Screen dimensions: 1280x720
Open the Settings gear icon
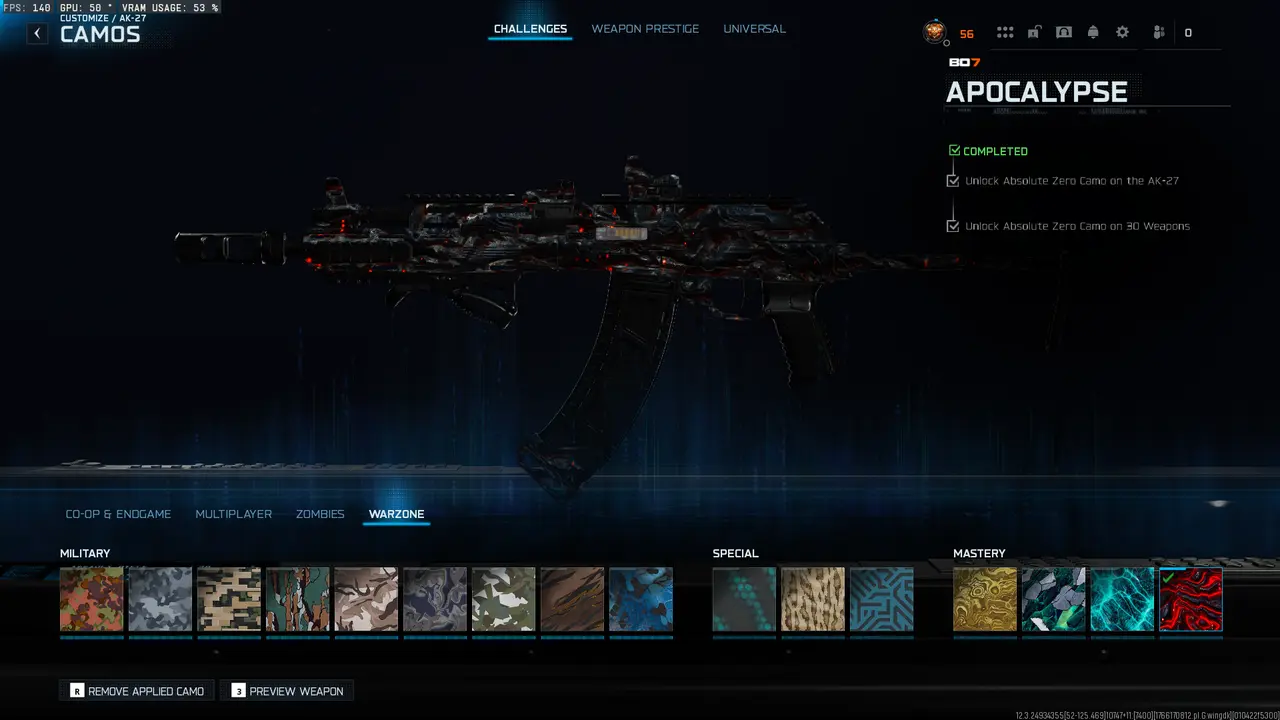[1122, 31]
